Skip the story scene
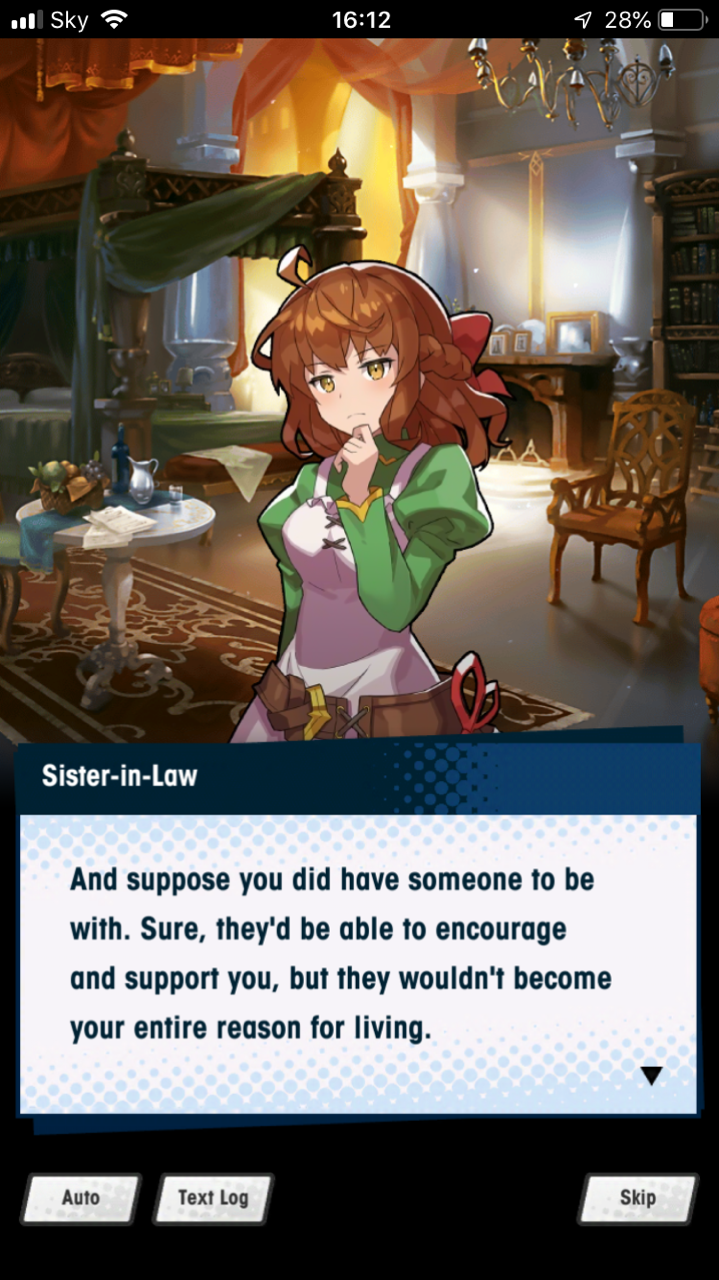Image resolution: width=719 pixels, height=1280 pixels. [637, 1198]
